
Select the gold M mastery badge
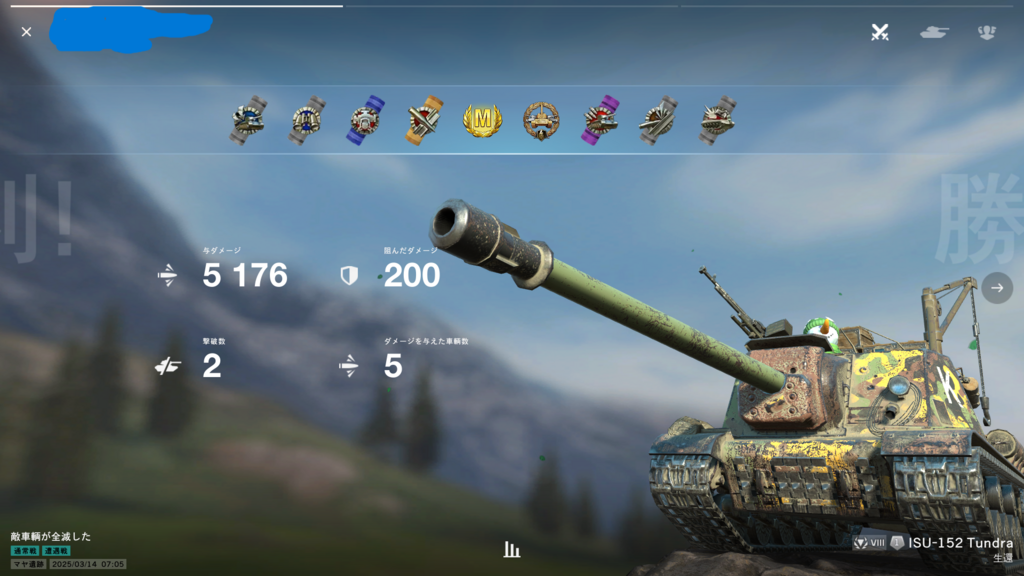(x=482, y=121)
